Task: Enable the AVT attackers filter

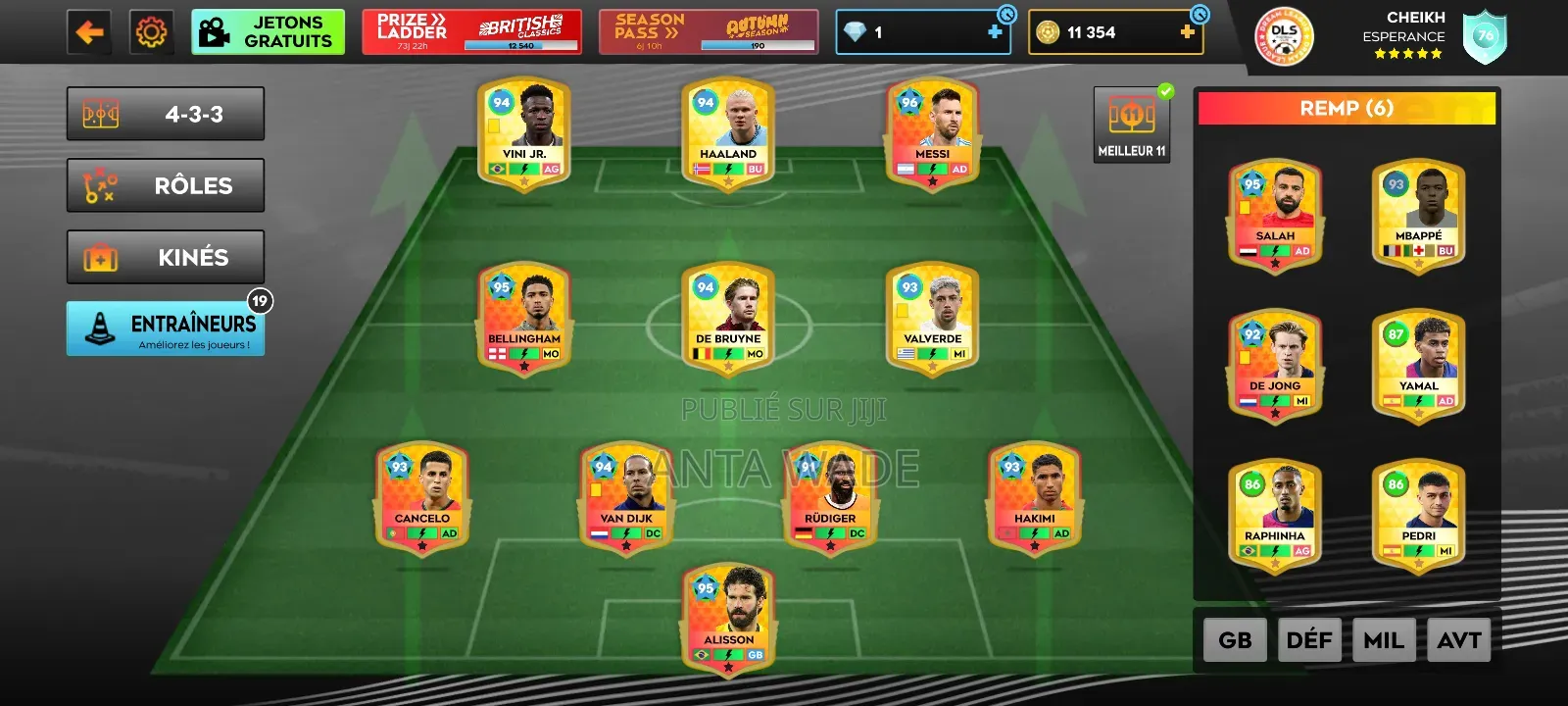Action: [1459, 639]
